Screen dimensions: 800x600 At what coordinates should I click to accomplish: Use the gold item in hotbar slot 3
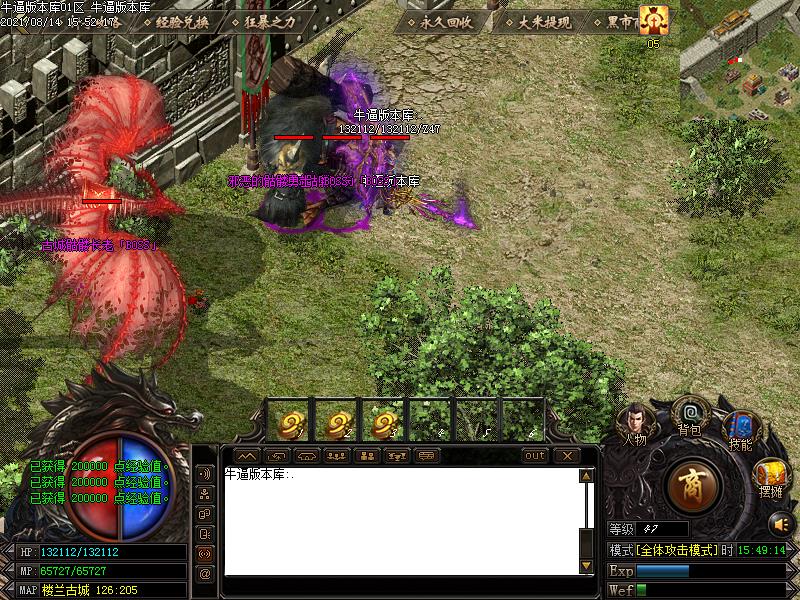point(384,422)
